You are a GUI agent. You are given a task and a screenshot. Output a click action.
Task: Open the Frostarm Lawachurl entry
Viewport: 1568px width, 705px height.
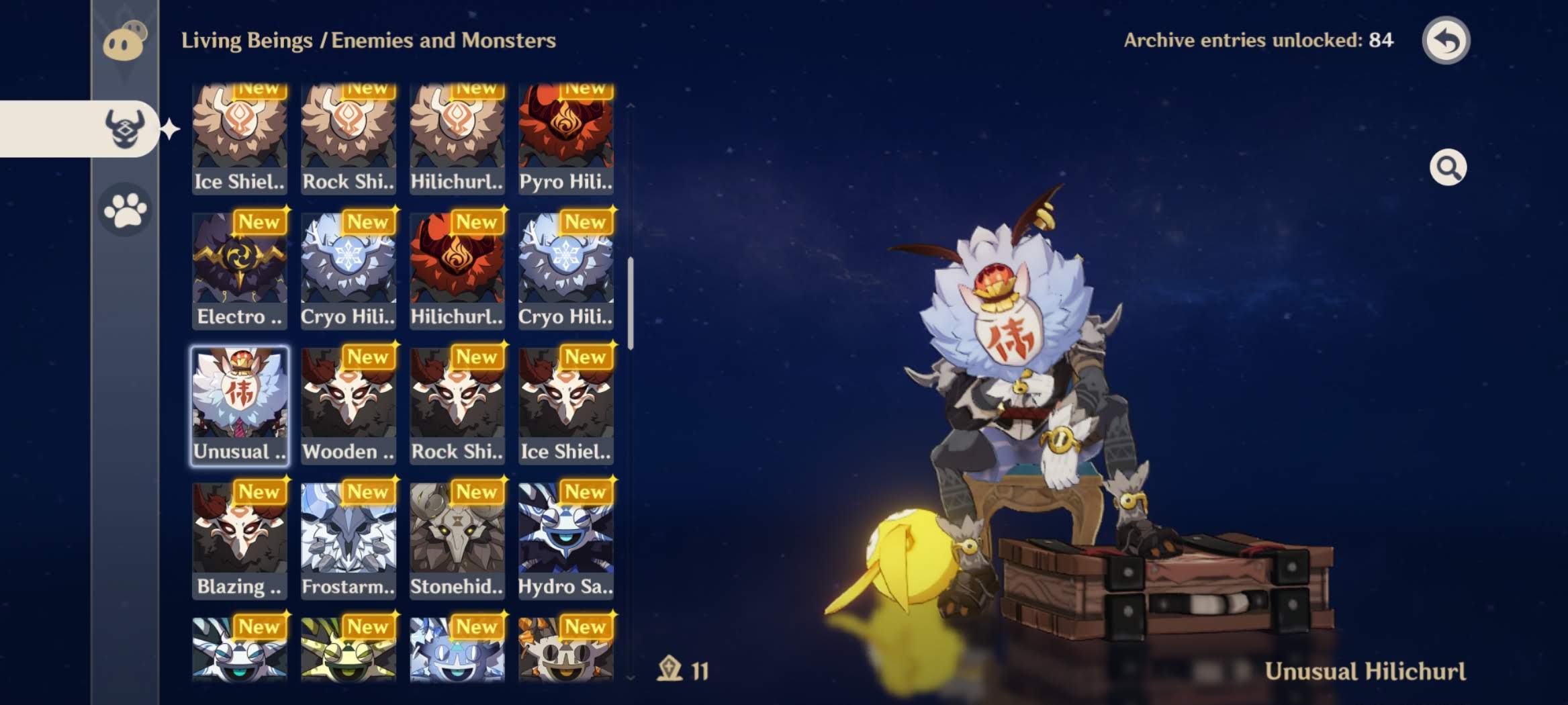pyautogui.click(x=349, y=540)
